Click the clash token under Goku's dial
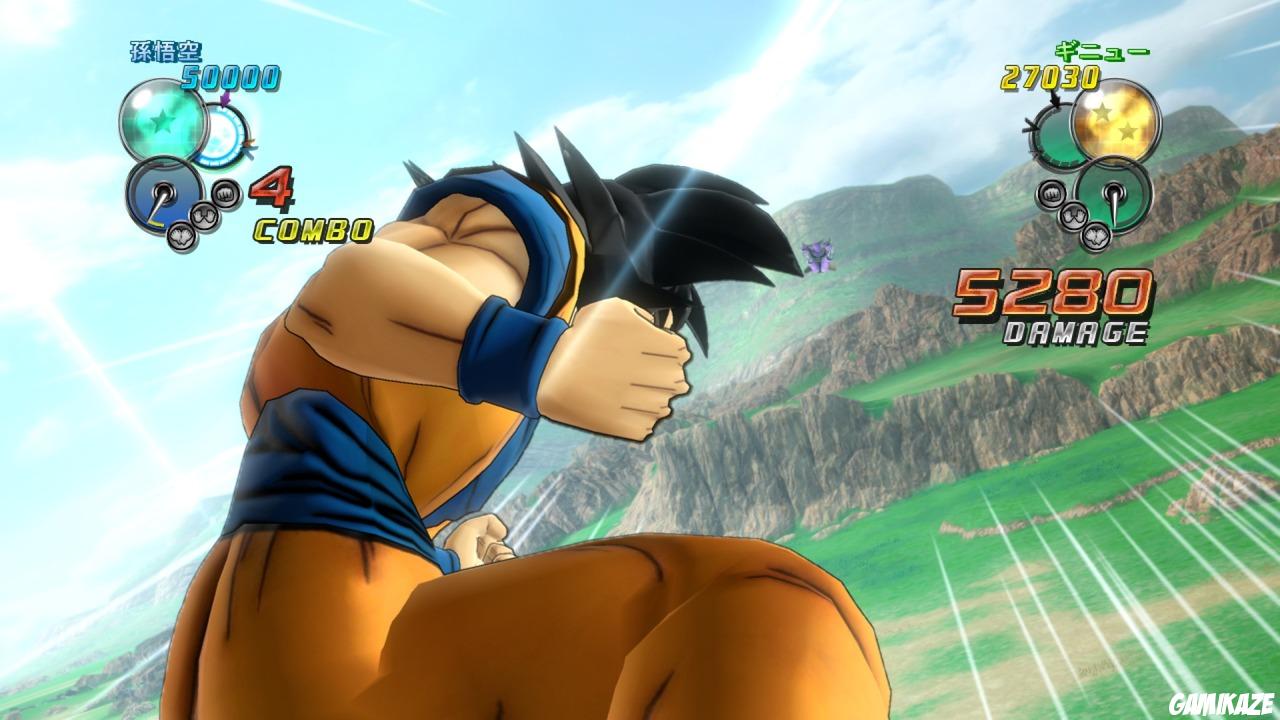 tap(182, 237)
